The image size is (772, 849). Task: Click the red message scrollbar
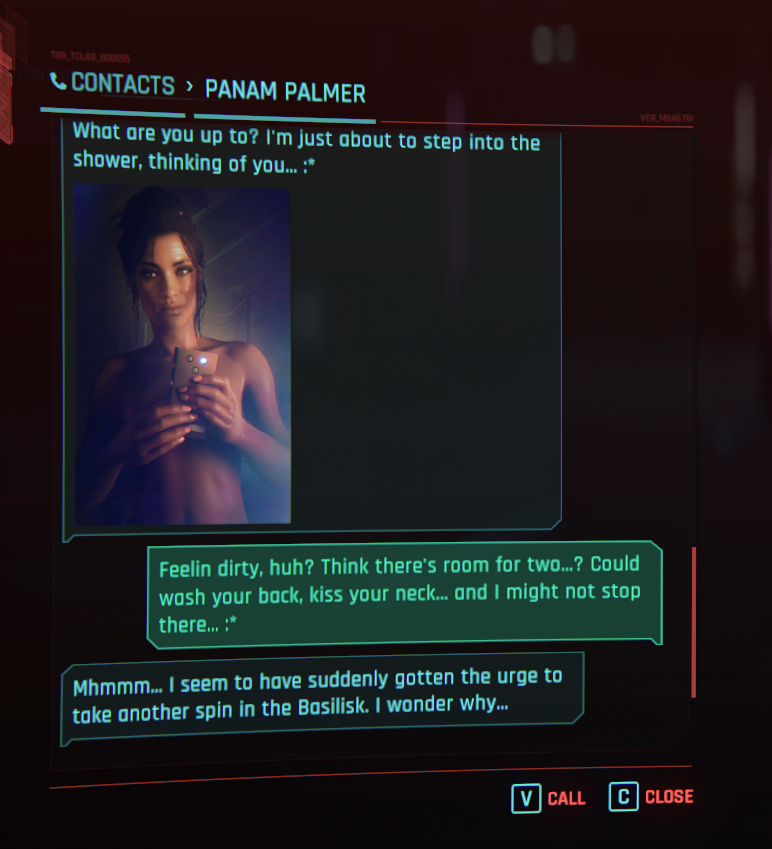(x=693, y=621)
